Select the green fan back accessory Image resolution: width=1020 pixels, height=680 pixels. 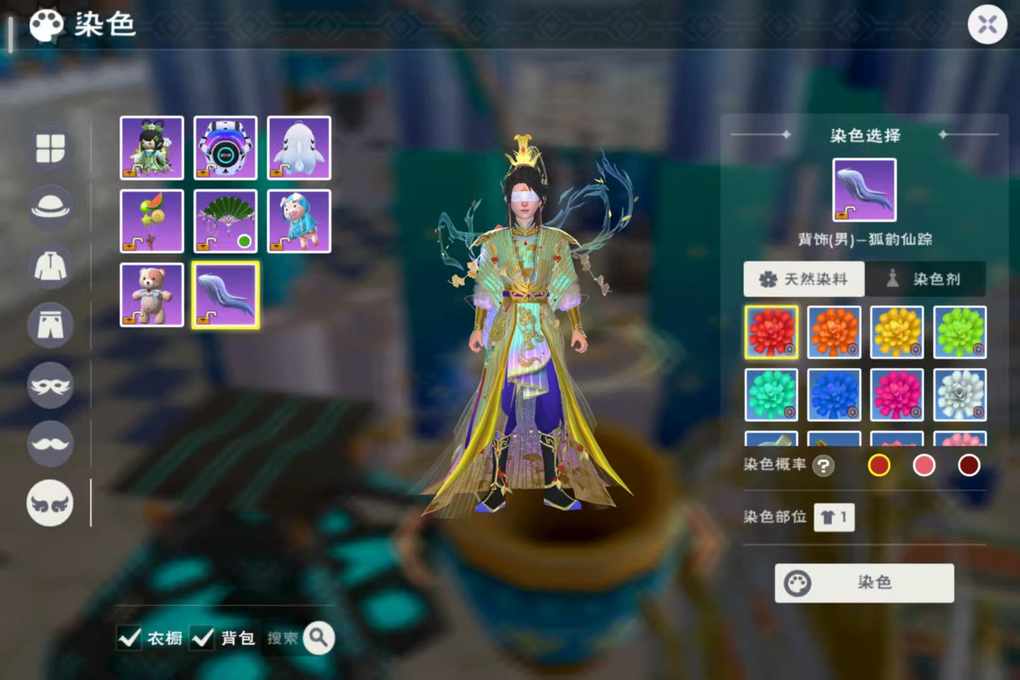[x=225, y=221]
